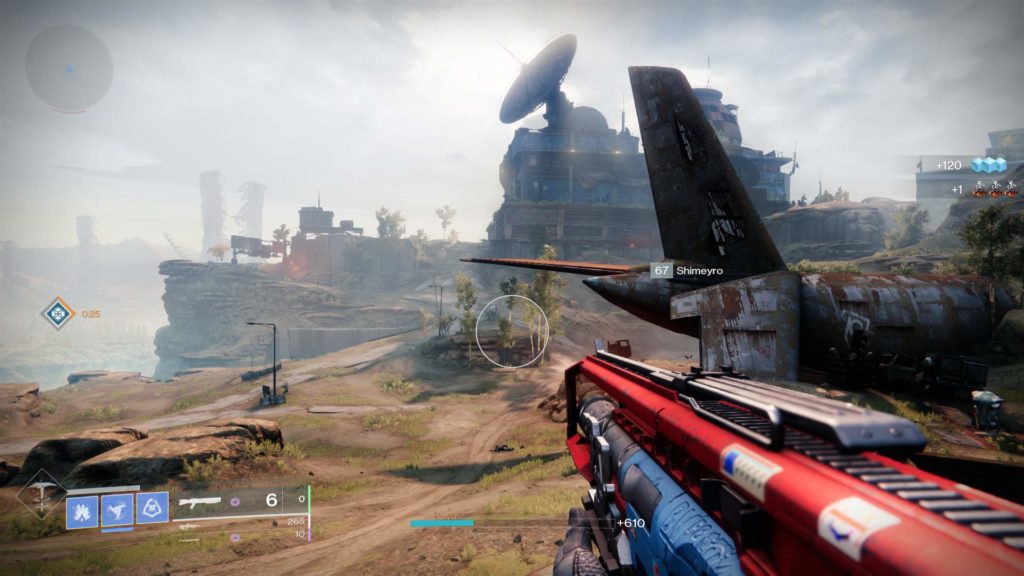
Task: Click the blue Glimmer cubes reward icon
Action: (x=988, y=165)
